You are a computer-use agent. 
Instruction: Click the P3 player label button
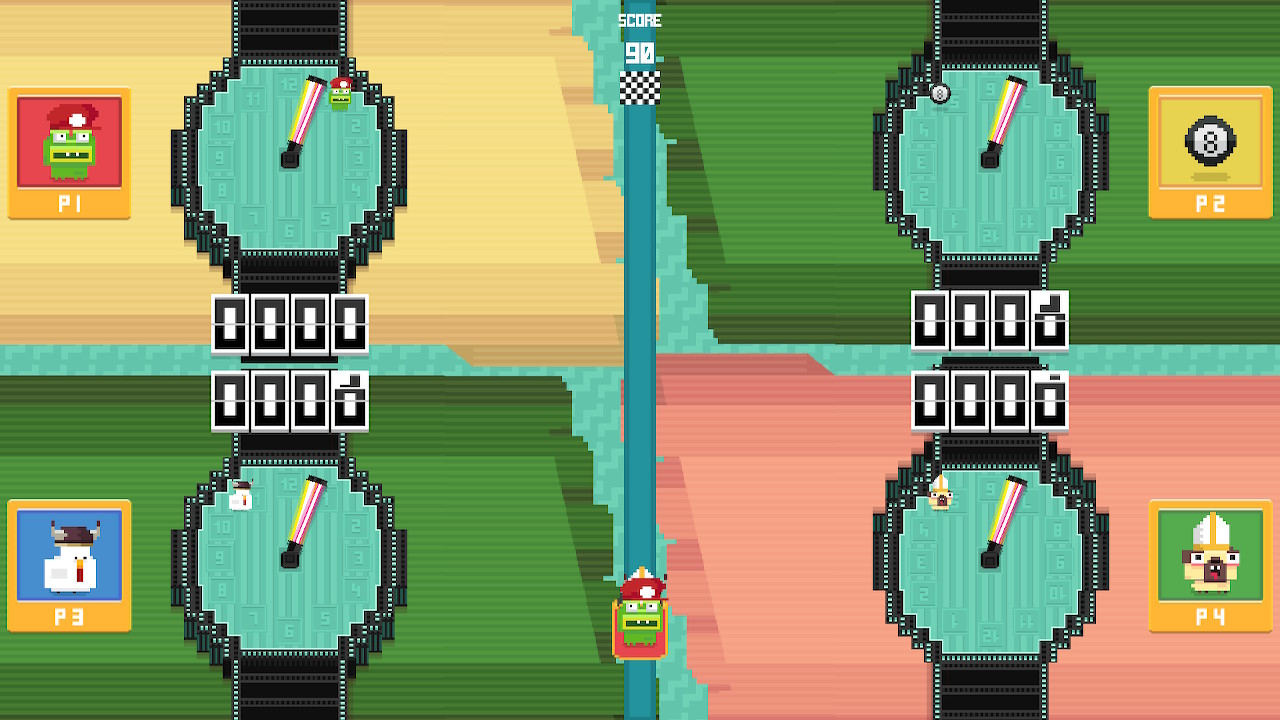coord(68,617)
